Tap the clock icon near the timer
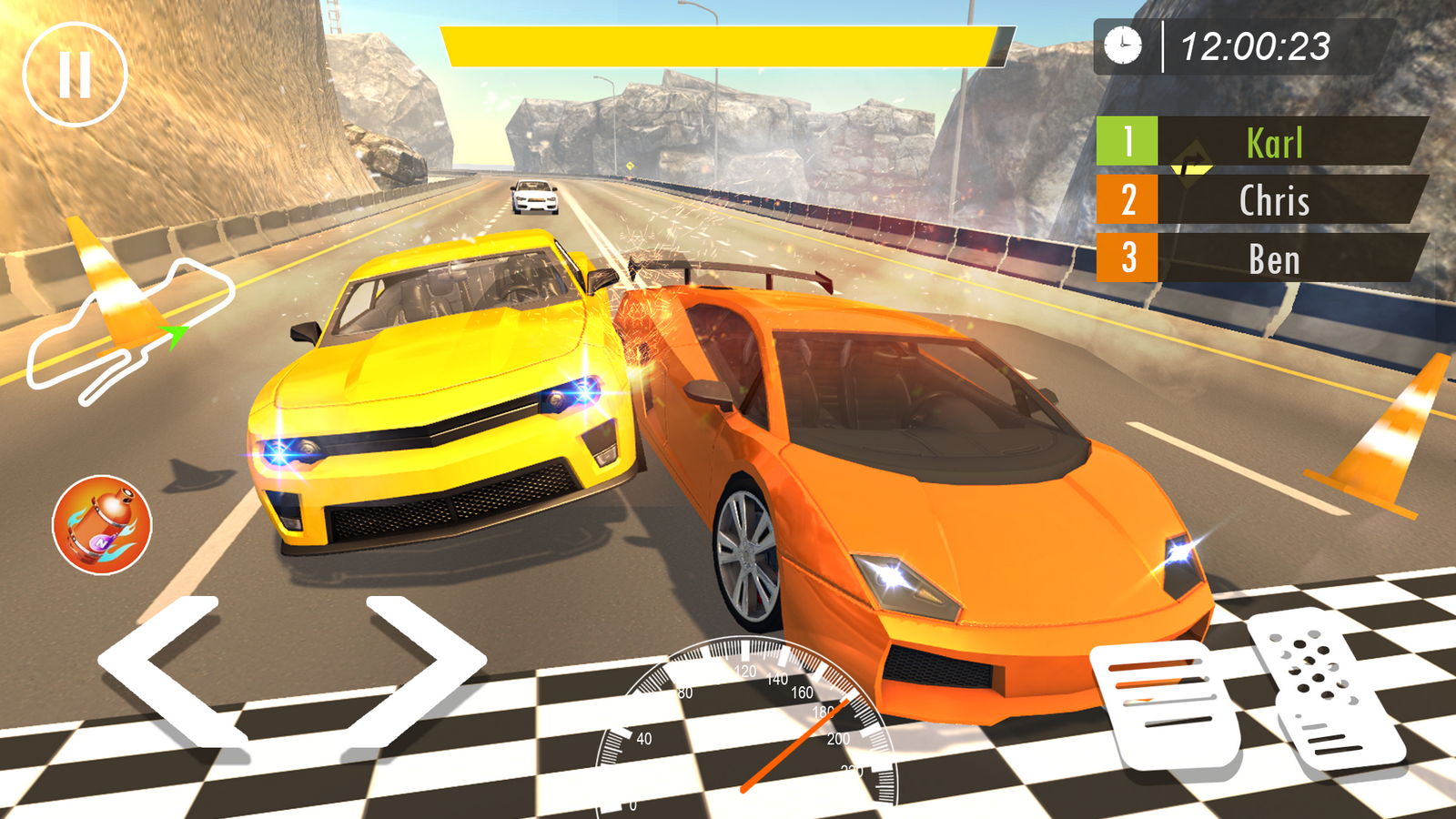1456x819 pixels. [x=1122, y=45]
